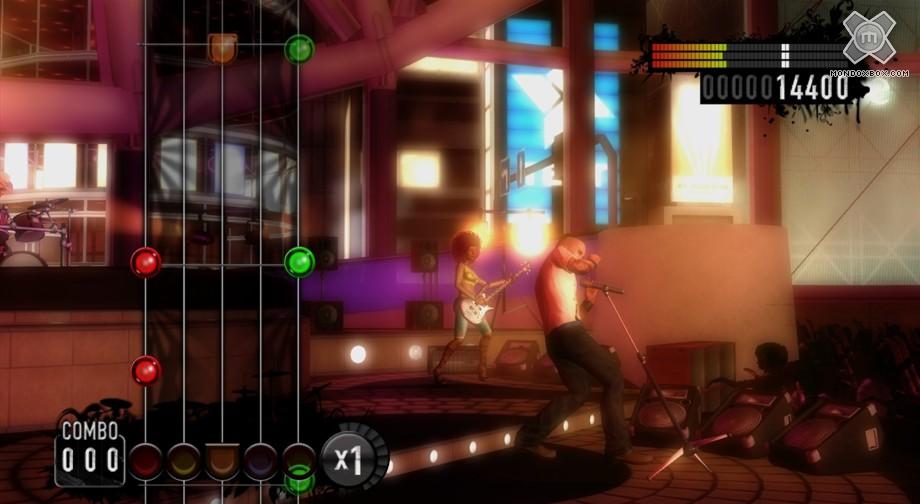Screen dimensions: 920x504
Task: Hit the purple fret target
Action: (x=260, y=460)
